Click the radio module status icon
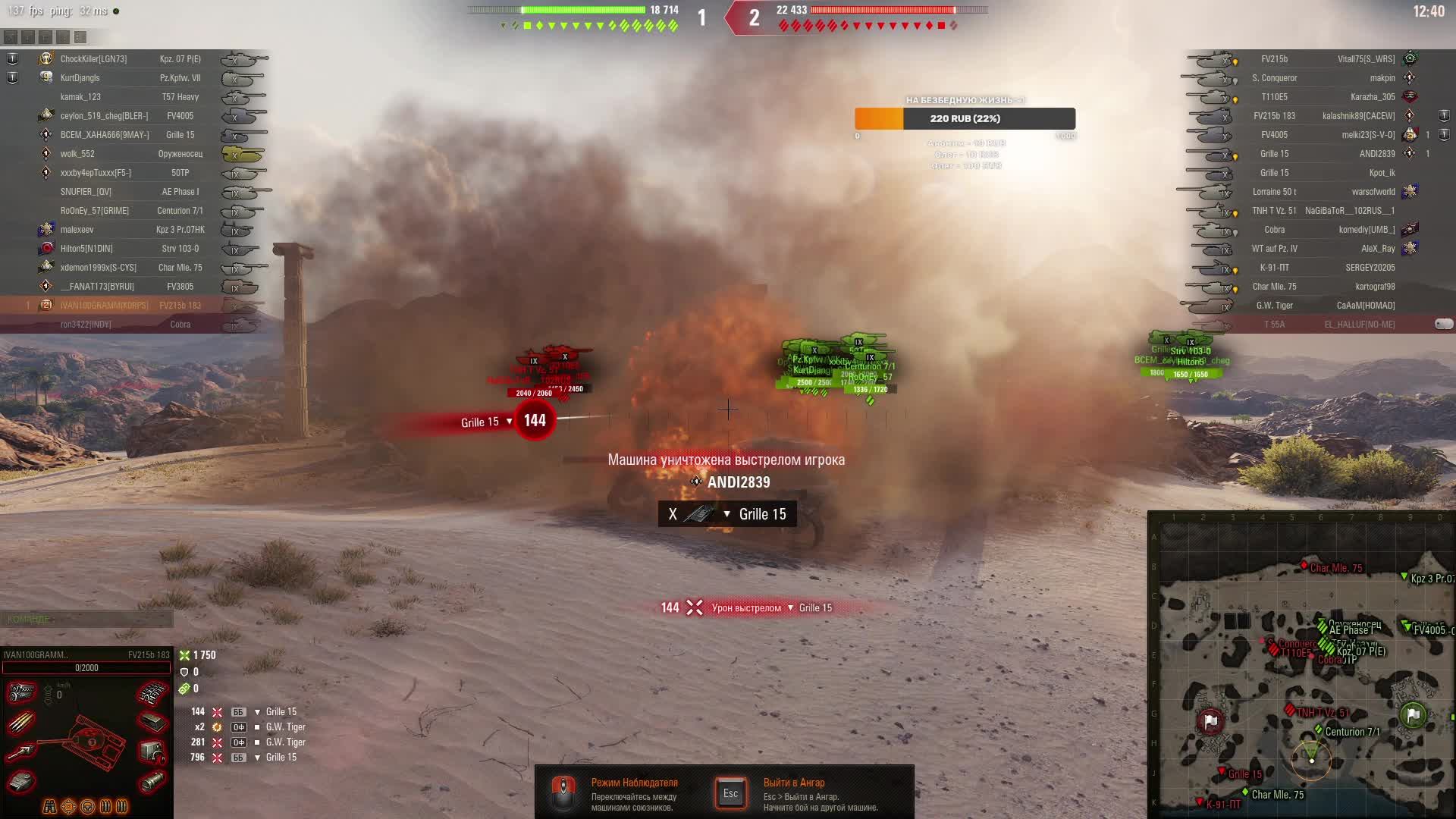Image resolution: width=1456 pixels, height=819 pixels. (x=152, y=752)
